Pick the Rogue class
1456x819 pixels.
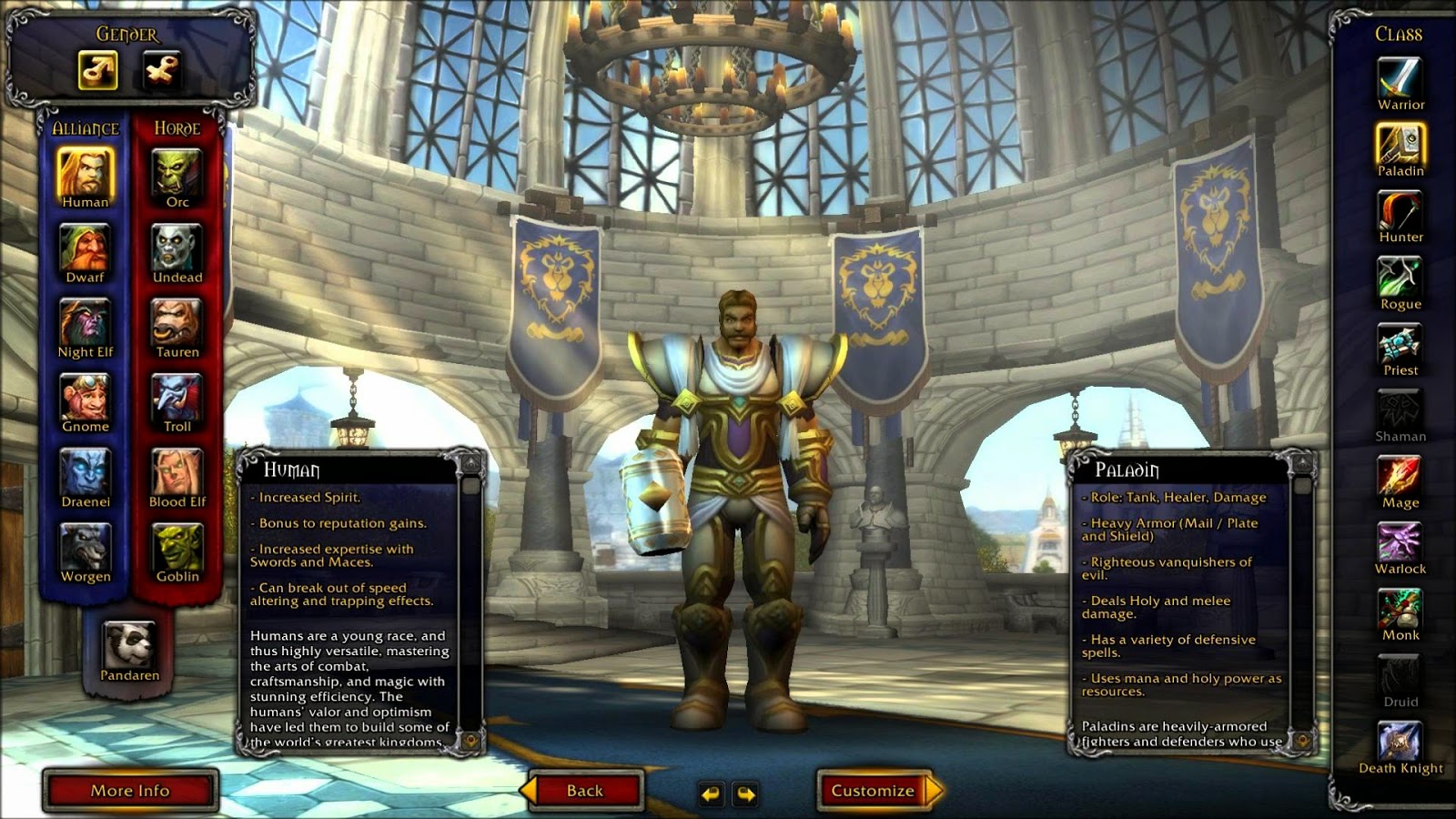[1401, 278]
